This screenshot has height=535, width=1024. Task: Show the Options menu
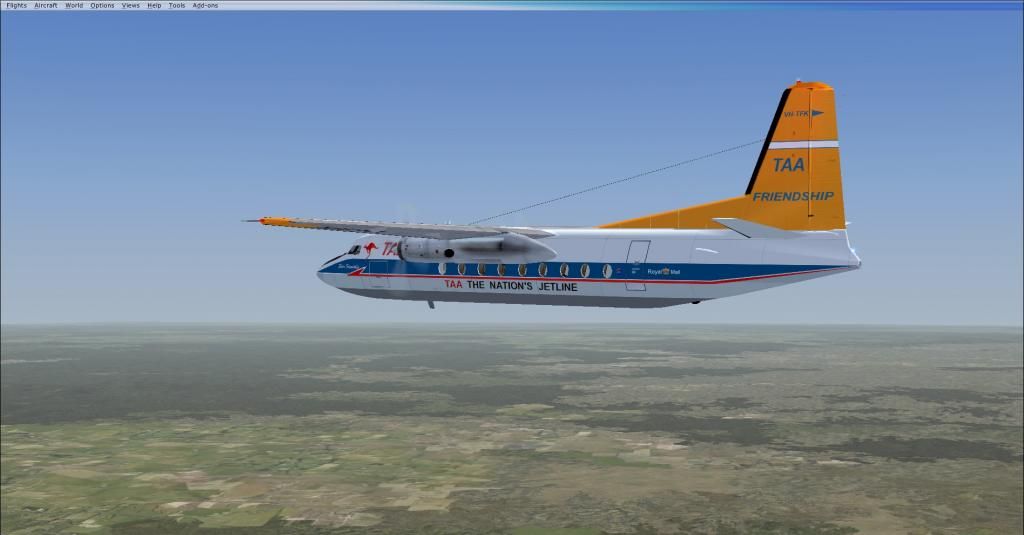[x=102, y=5]
